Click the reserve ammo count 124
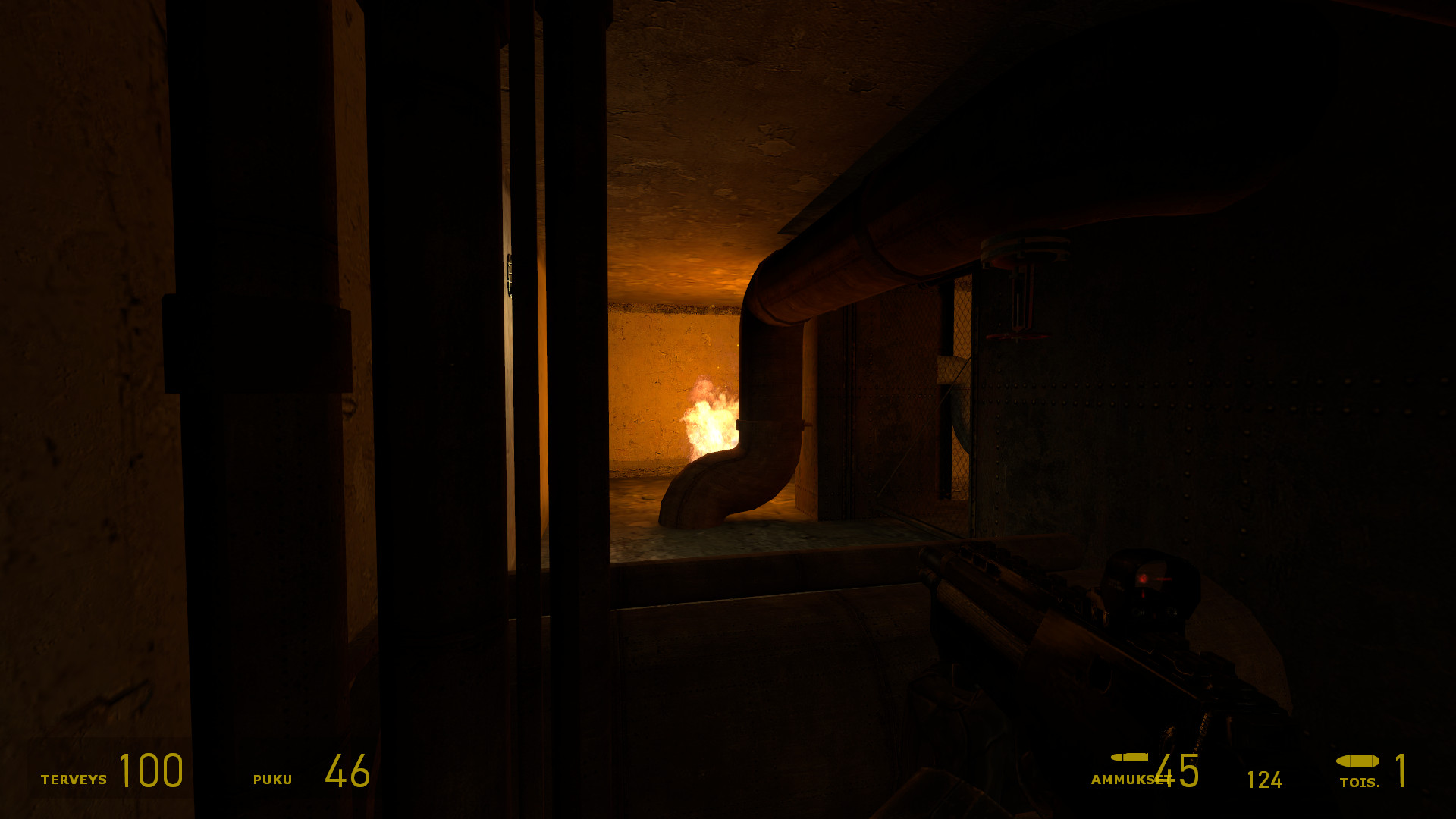The width and height of the screenshot is (1456, 819). [1265, 779]
